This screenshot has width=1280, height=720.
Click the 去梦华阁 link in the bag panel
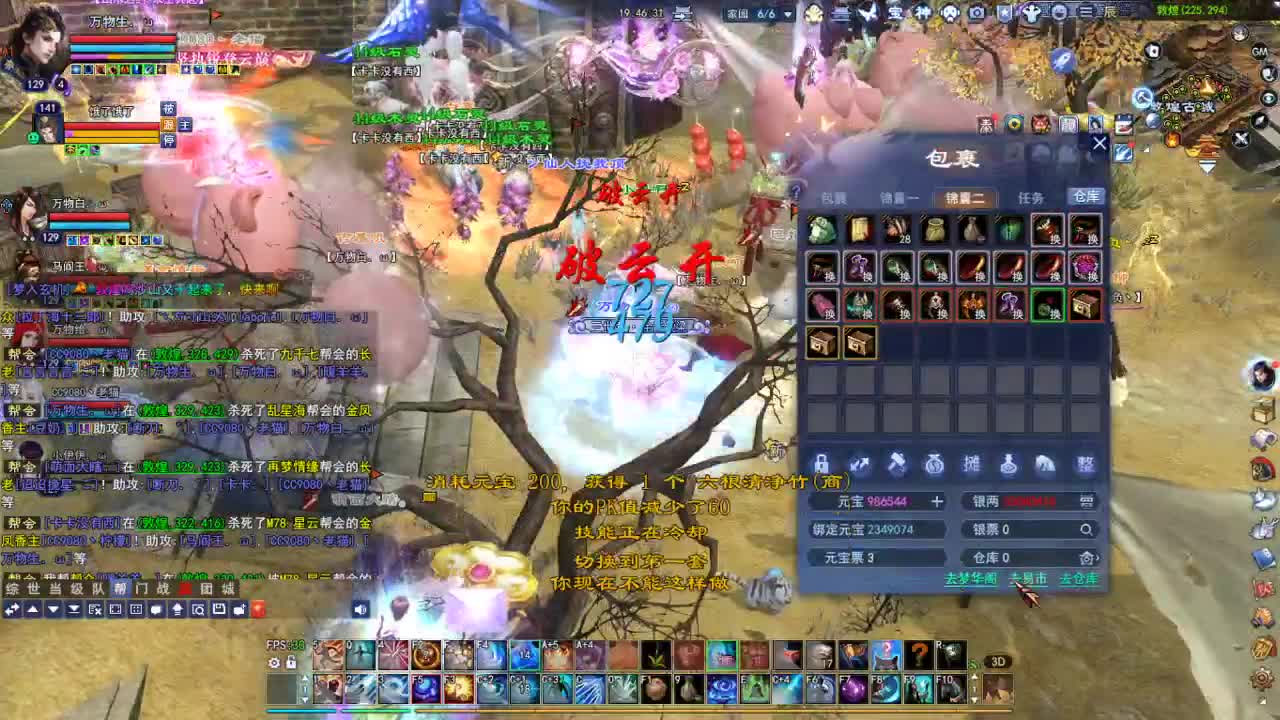(972, 577)
